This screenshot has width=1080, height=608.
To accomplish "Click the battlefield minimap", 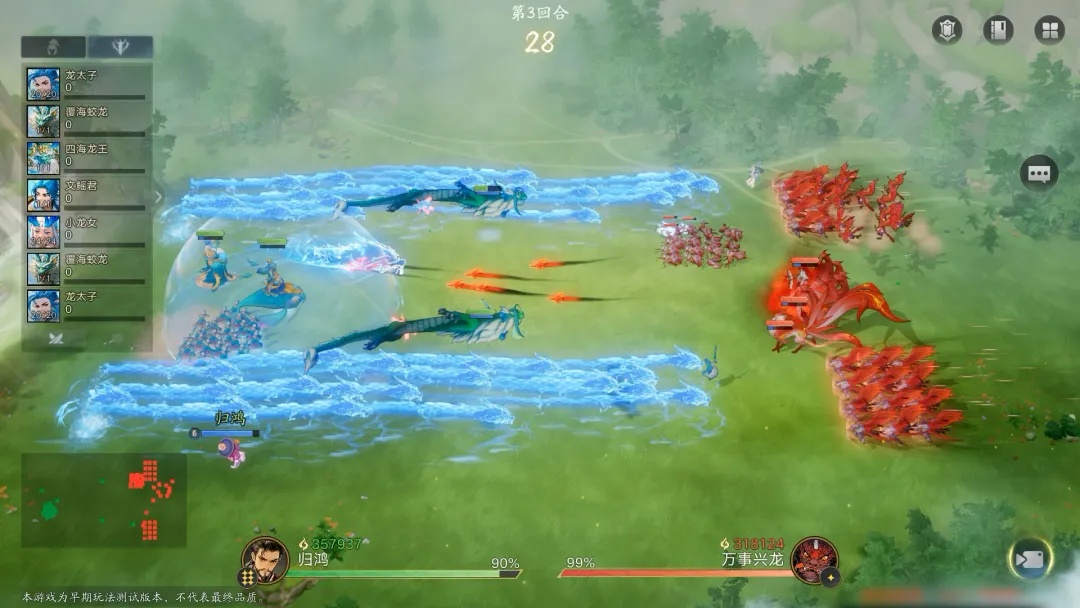I will (x=104, y=499).
